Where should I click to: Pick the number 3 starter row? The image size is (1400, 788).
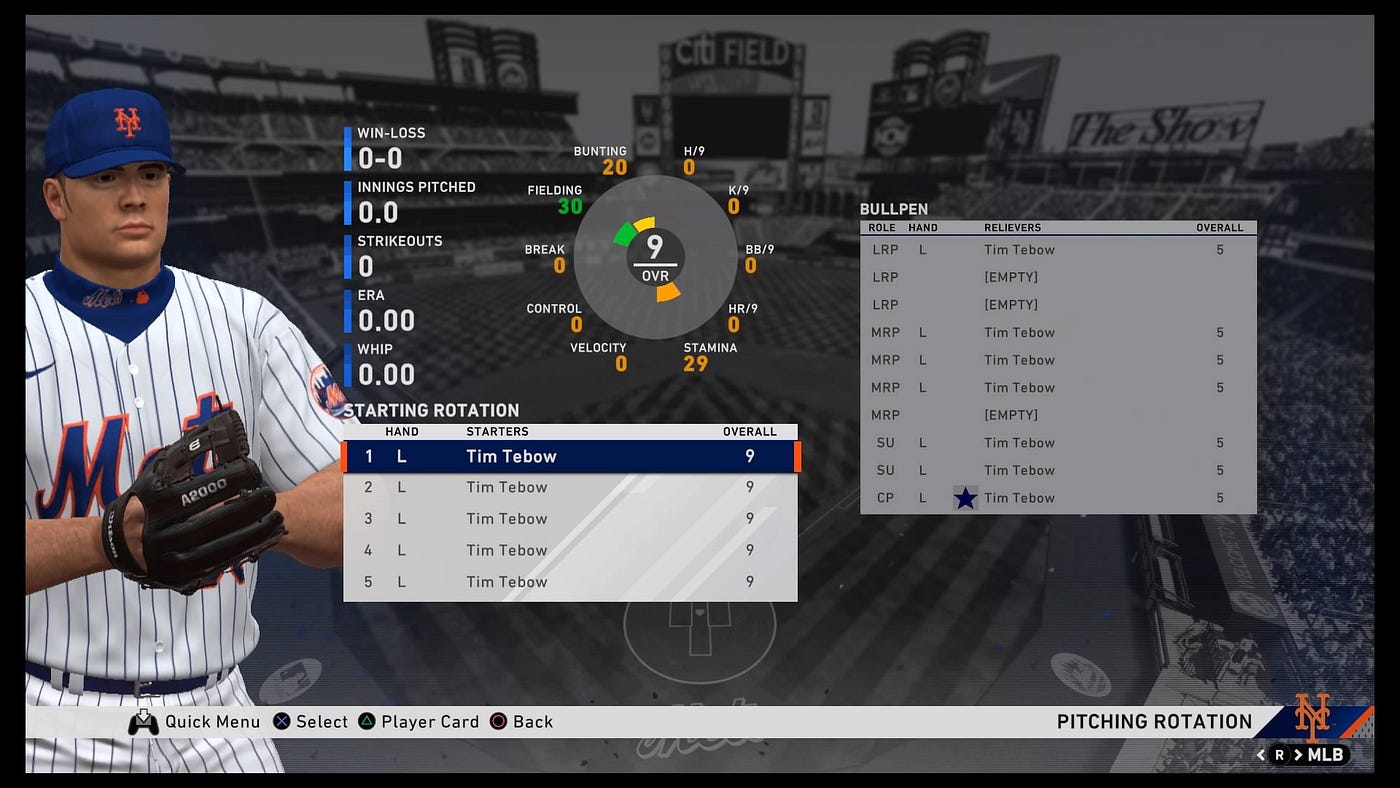tap(570, 519)
